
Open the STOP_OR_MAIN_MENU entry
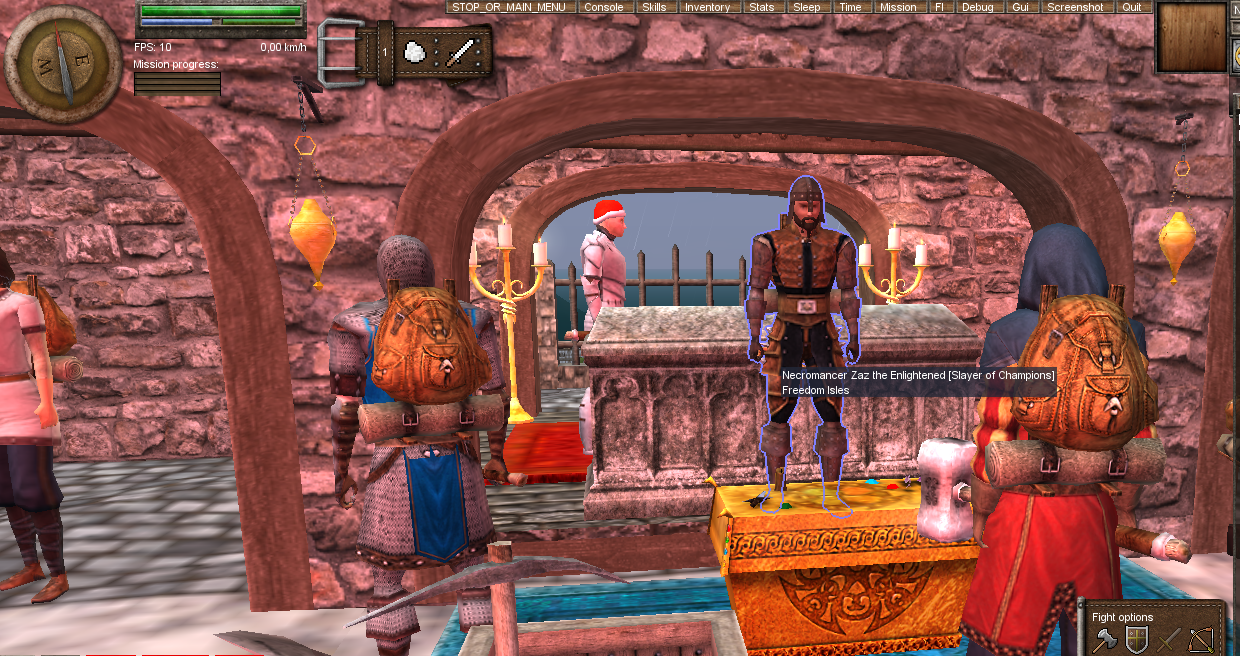[x=509, y=7]
